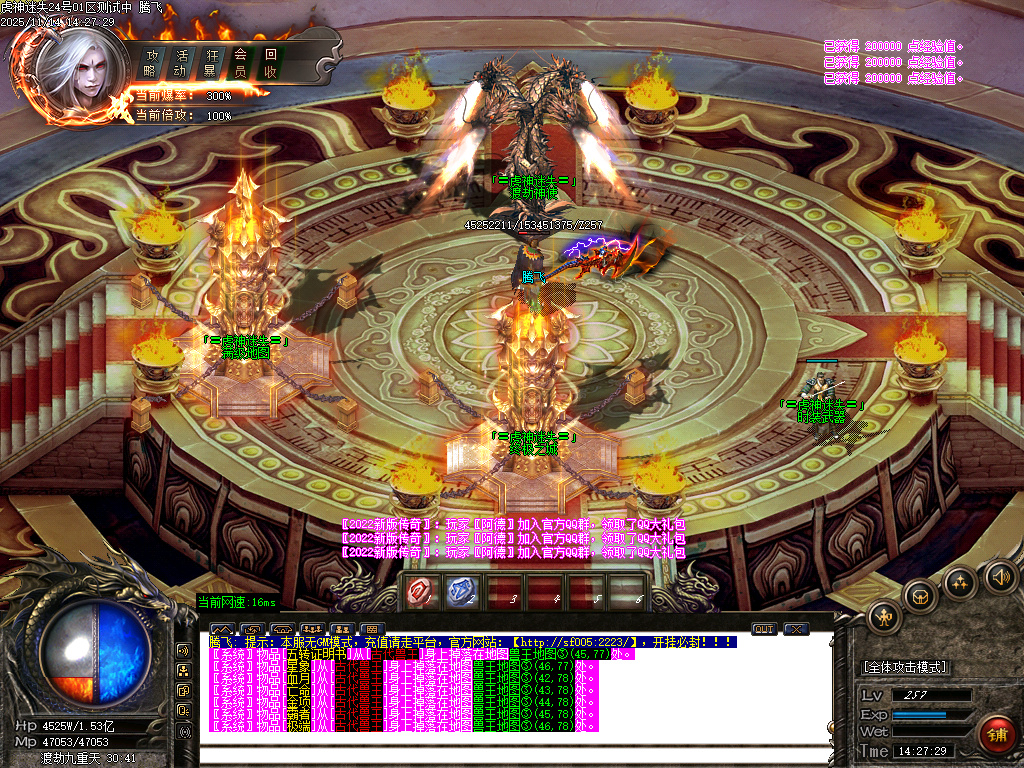Switch the 全体攻击模式 attack mode label
Viewport: 1024px width, 768px height.
906,667
